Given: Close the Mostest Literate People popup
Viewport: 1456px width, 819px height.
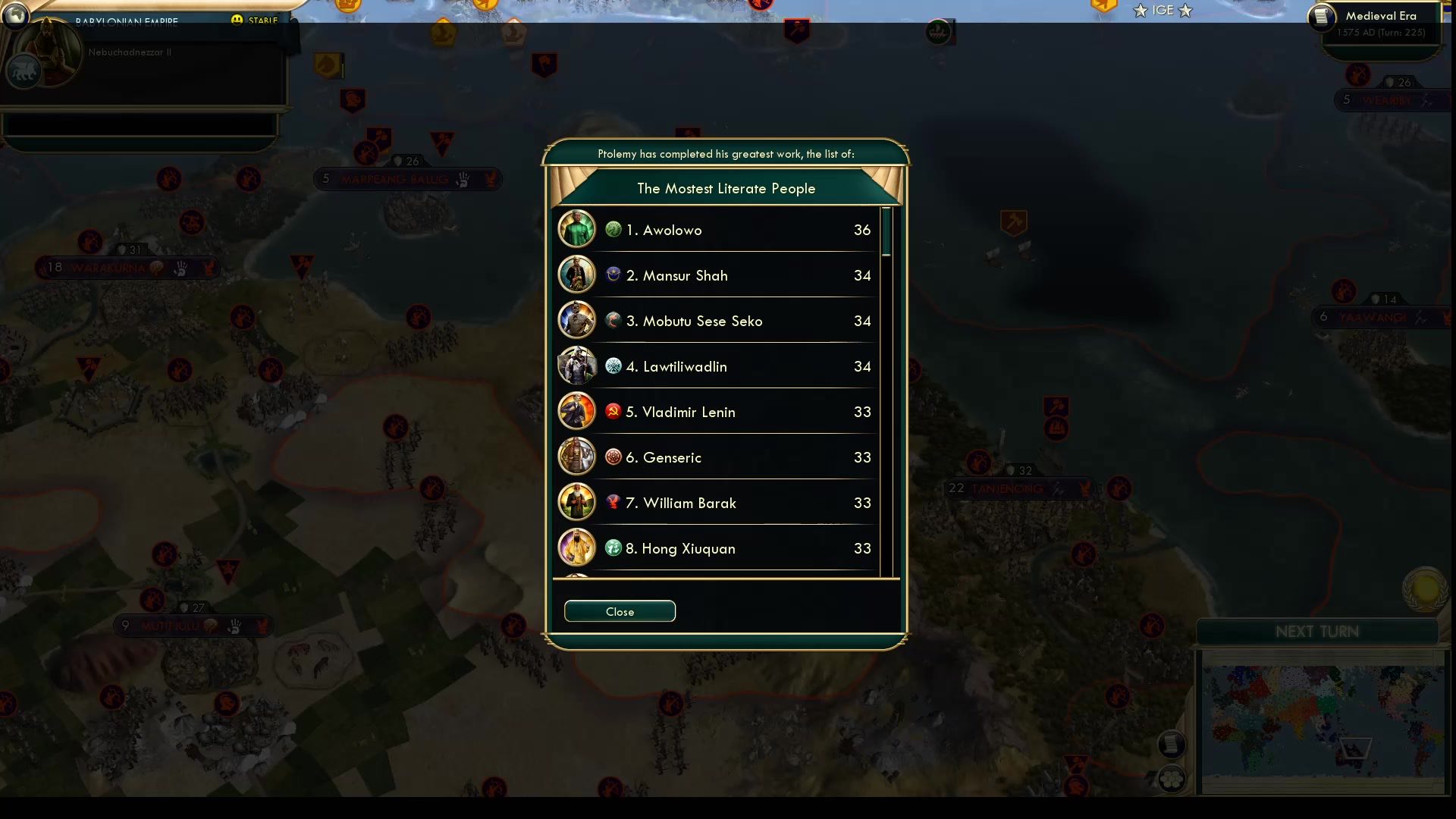Looking at the screenshot, I should pyautogui.click(x=620, y=611).
